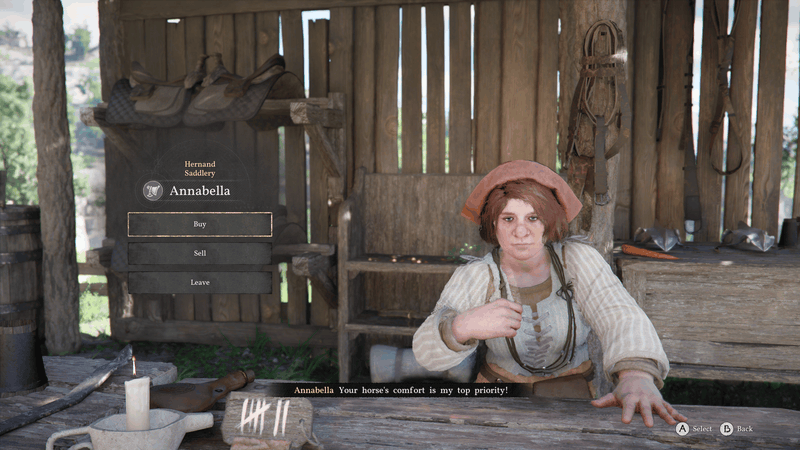Choose the Buy option

click(x=200, y=224)
